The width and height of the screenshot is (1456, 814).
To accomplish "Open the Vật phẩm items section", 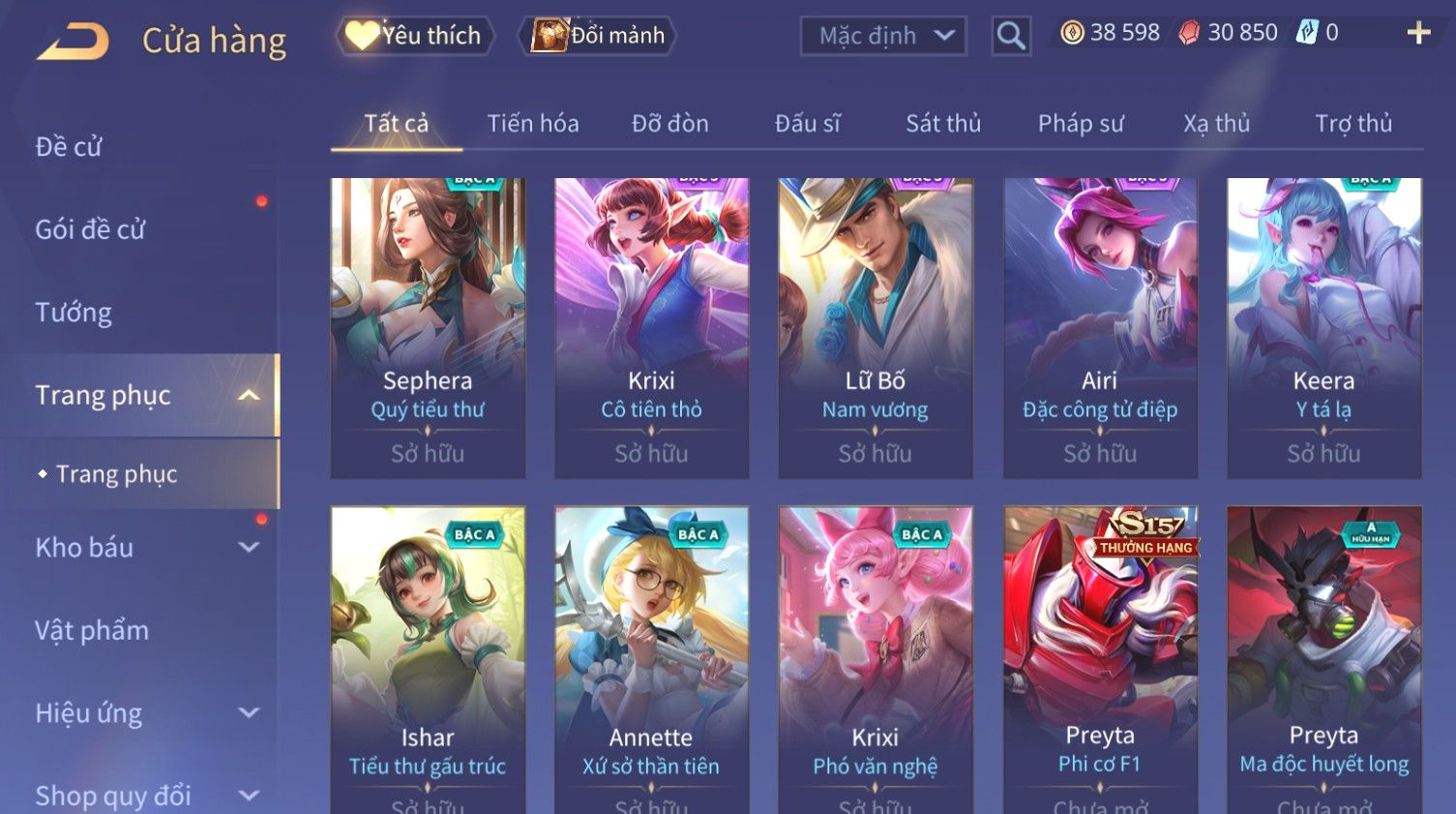I will [x=92, y=630].
